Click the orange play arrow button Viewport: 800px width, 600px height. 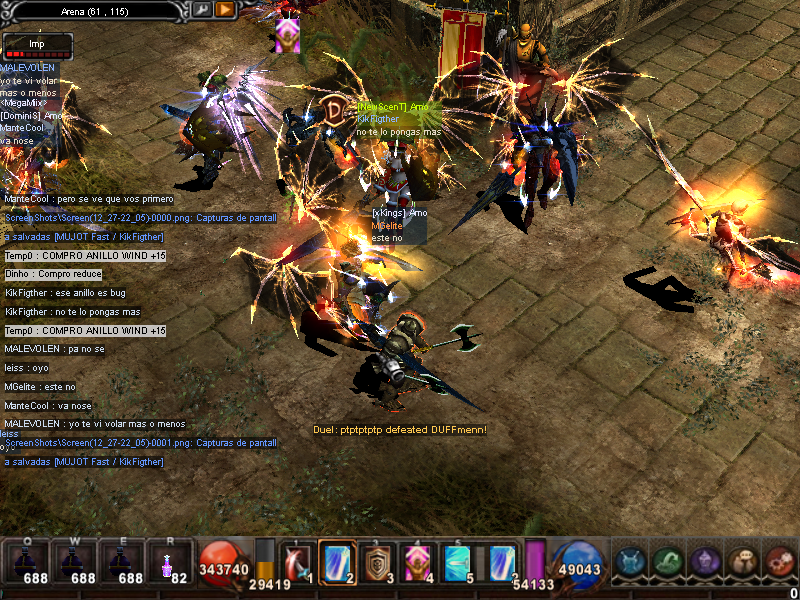pyautogui.click(x=225, y=10)
